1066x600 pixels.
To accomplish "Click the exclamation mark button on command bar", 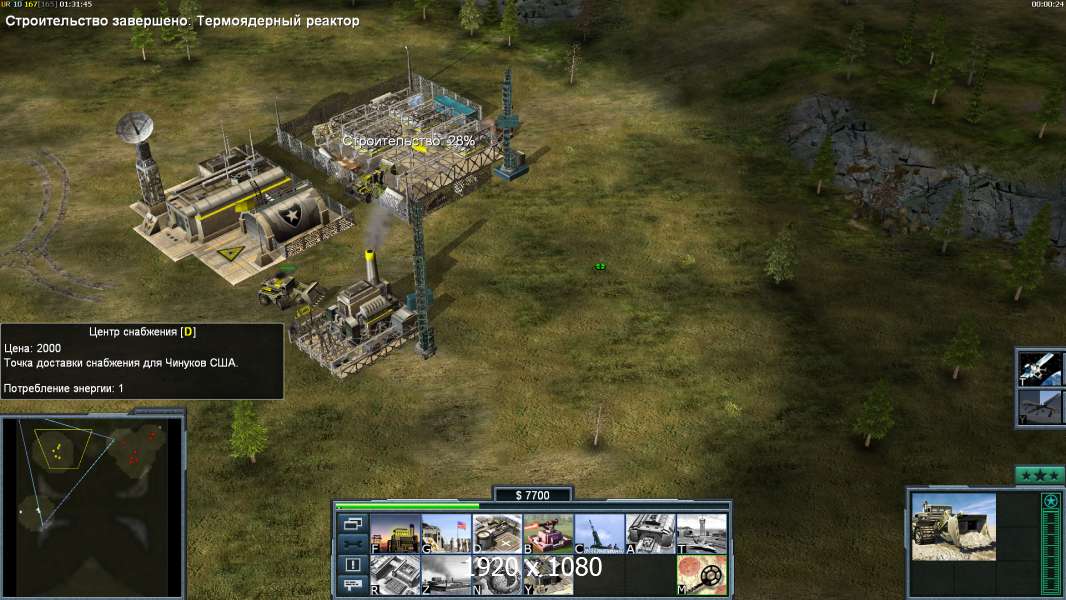I will tap(353, 565).
